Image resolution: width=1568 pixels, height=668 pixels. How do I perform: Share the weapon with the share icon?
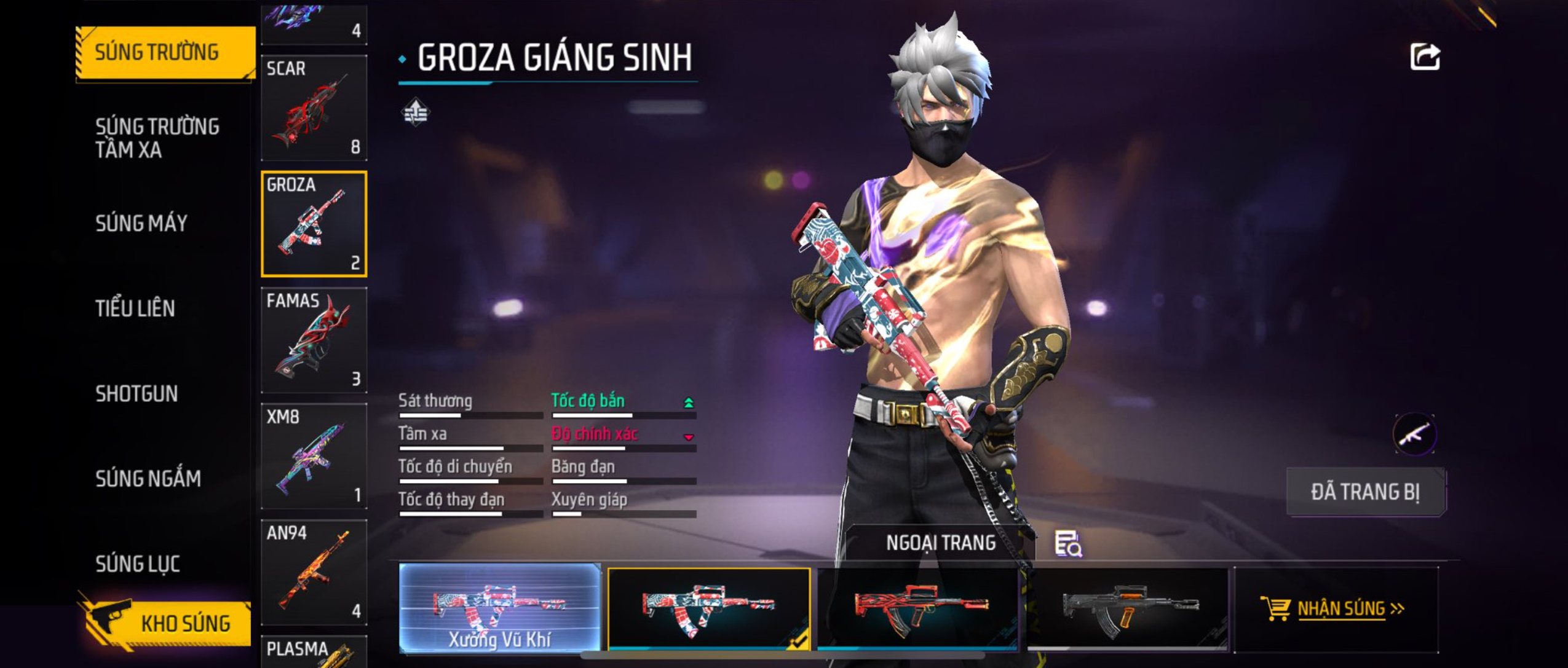pyautogui.click(x=1425, y=57)
